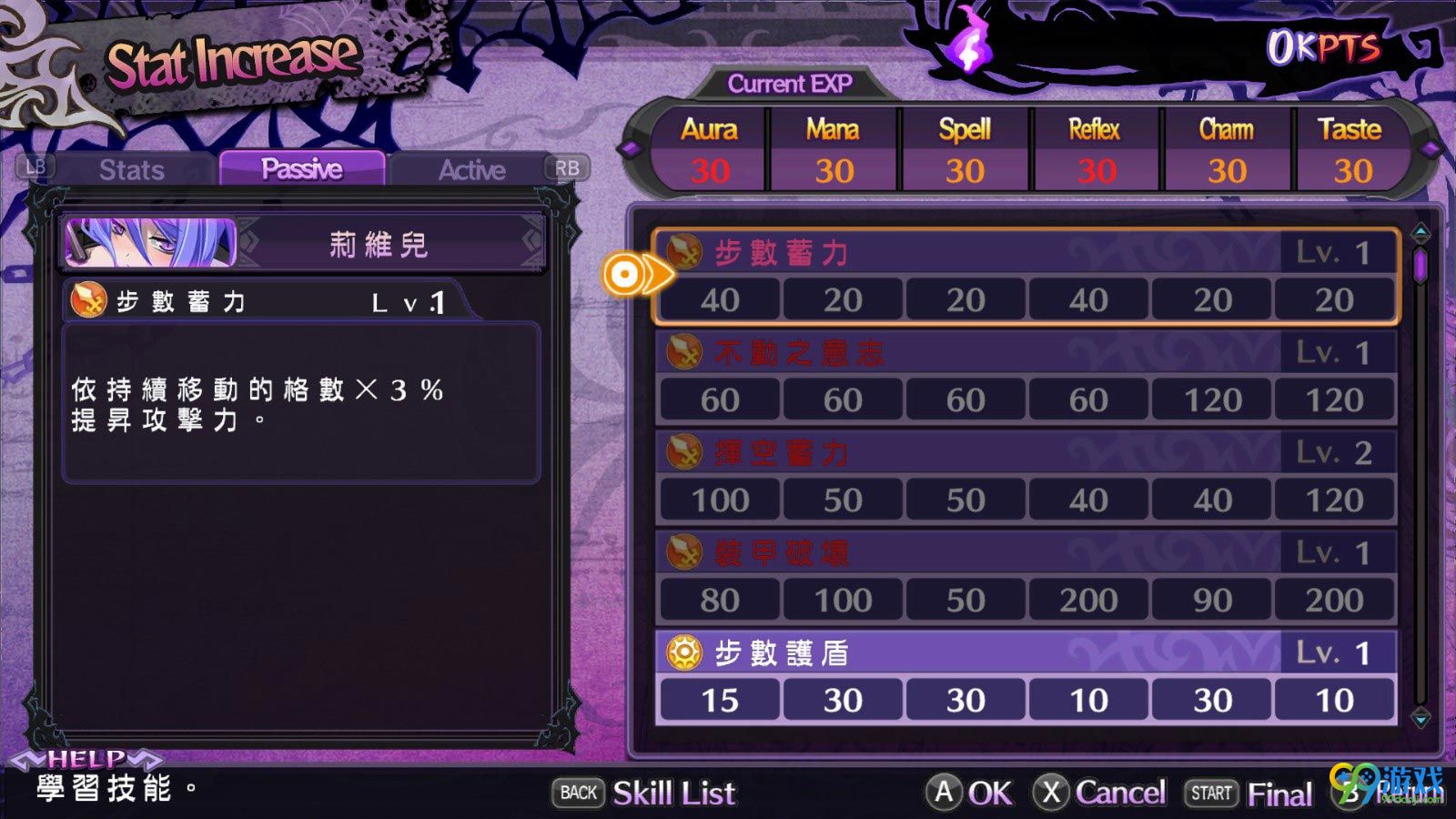This screenshot has width=1456, height=819.
Task: Switch to the Stats tab
Action: (x=132, y=170)
